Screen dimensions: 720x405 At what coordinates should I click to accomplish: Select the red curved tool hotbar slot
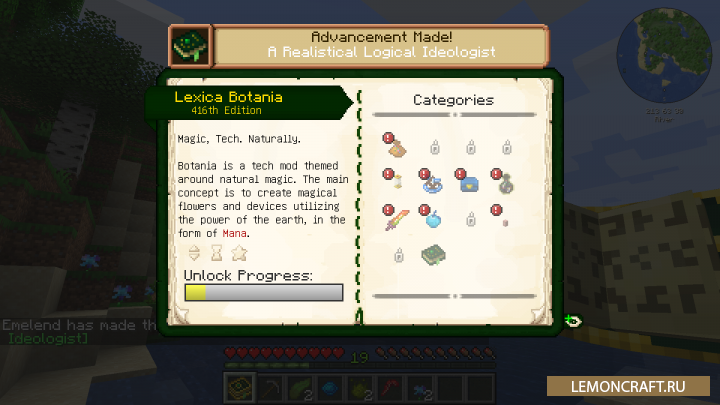pos(389,386)
